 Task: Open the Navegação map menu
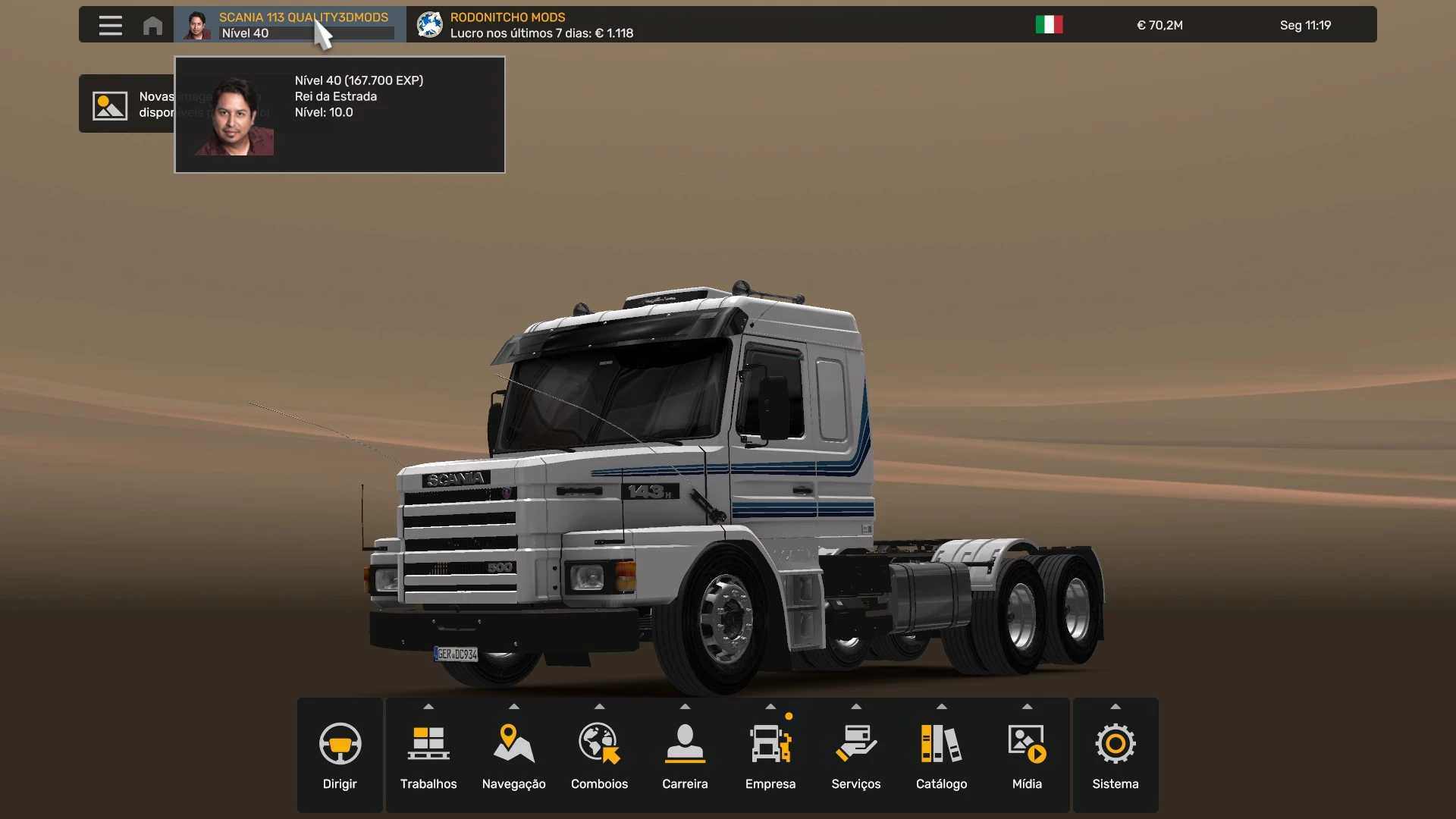(x=513, y=755)
